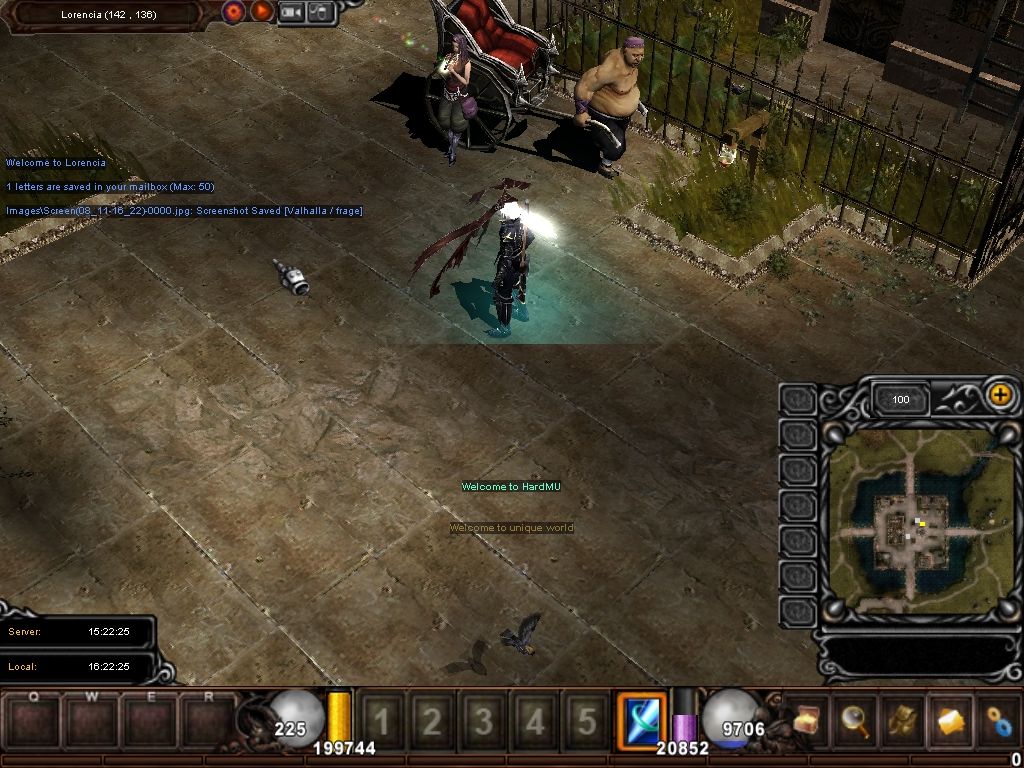The height and width of the screenshot is (768, 1024).
Task: Toggle the video camera recording button
Action: point(292,12)
